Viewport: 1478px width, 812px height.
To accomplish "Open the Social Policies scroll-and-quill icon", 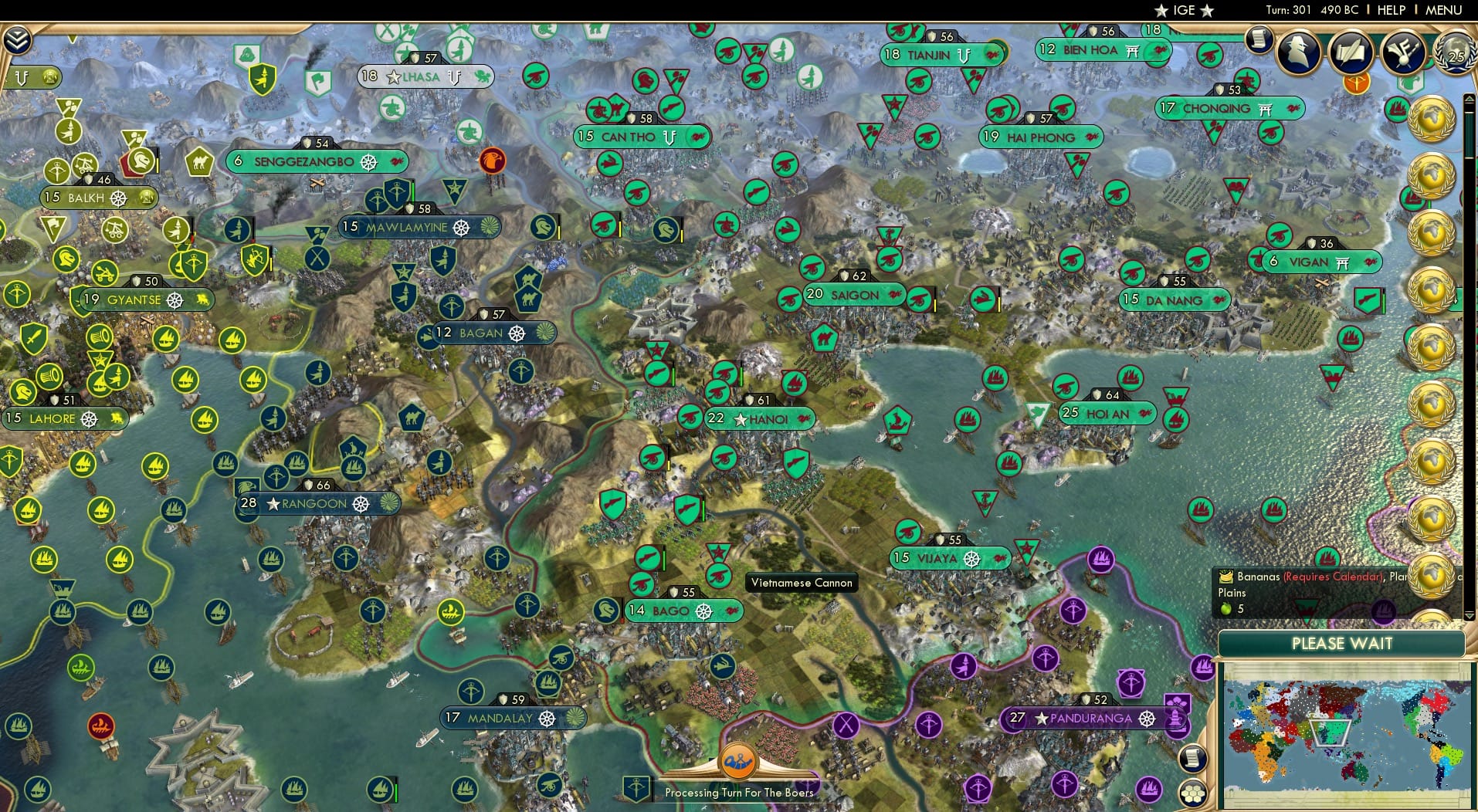I will (1351, 52).
